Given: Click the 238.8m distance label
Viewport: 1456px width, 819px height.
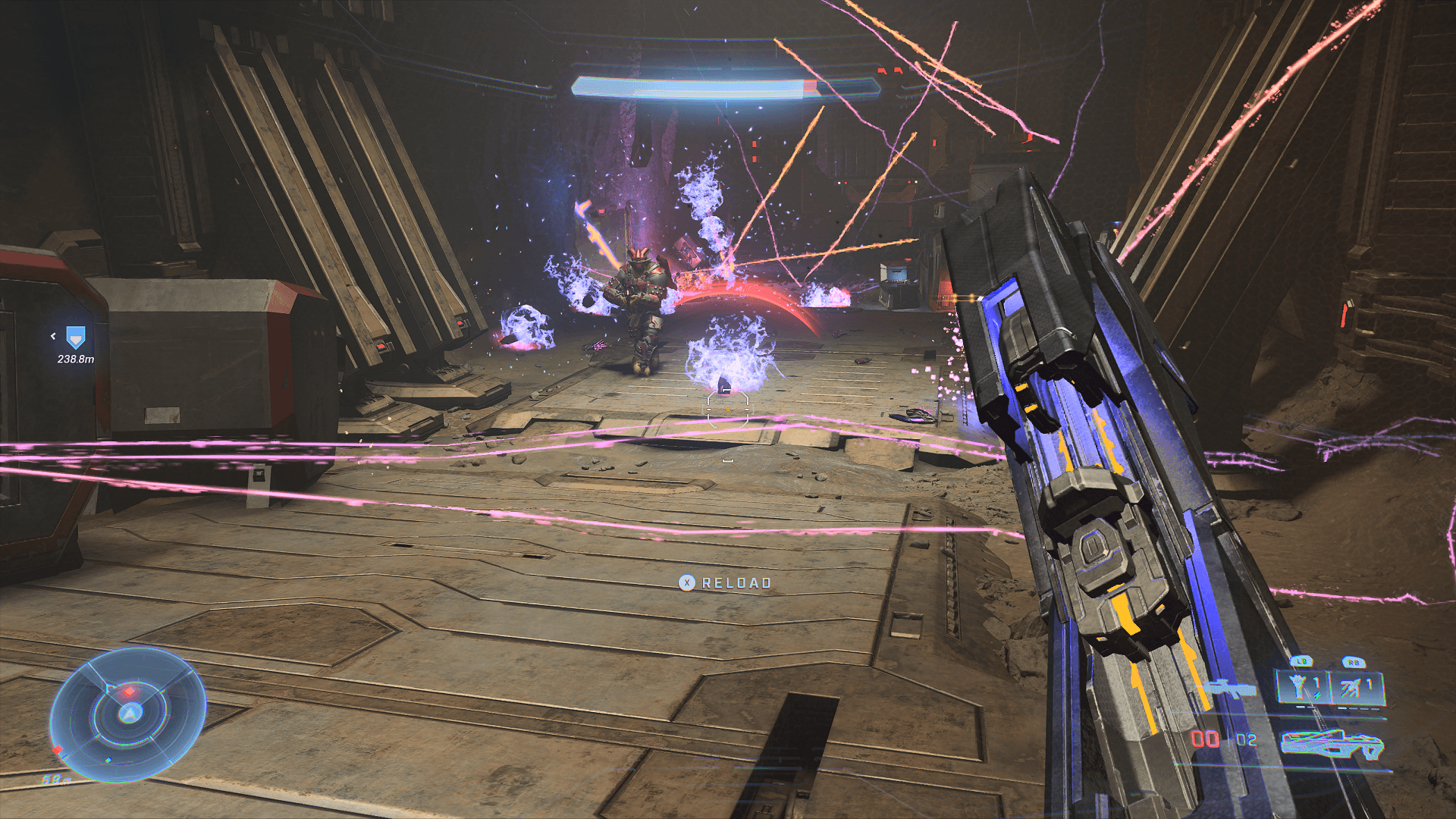Looking at the screenshot, I should [x=76, y=359].
